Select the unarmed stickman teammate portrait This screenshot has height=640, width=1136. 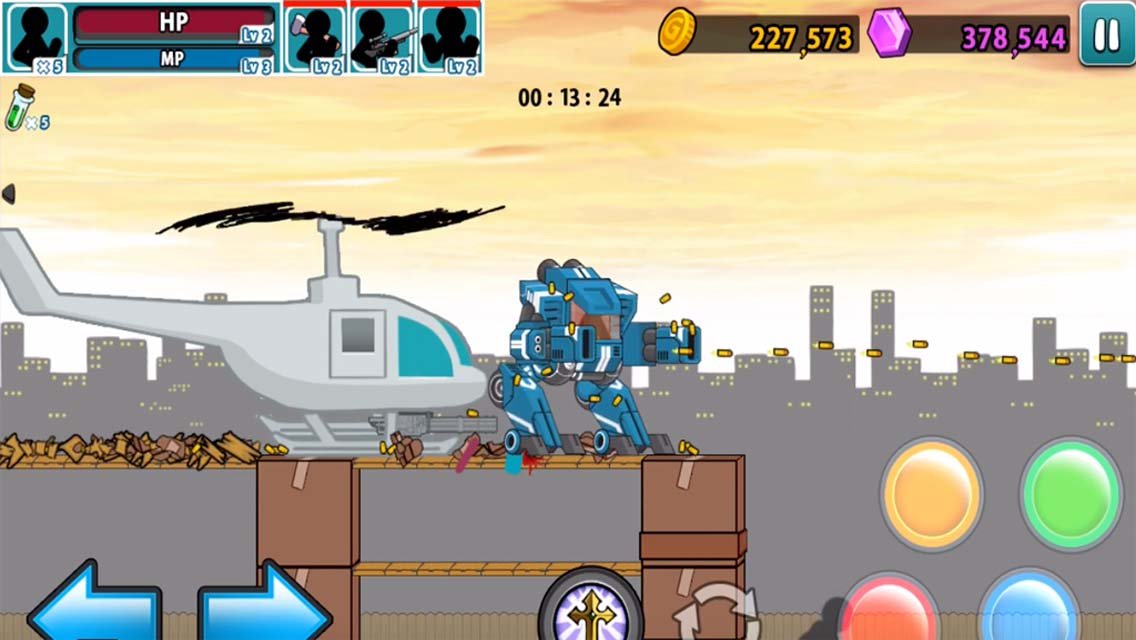(x=449, y=38)
